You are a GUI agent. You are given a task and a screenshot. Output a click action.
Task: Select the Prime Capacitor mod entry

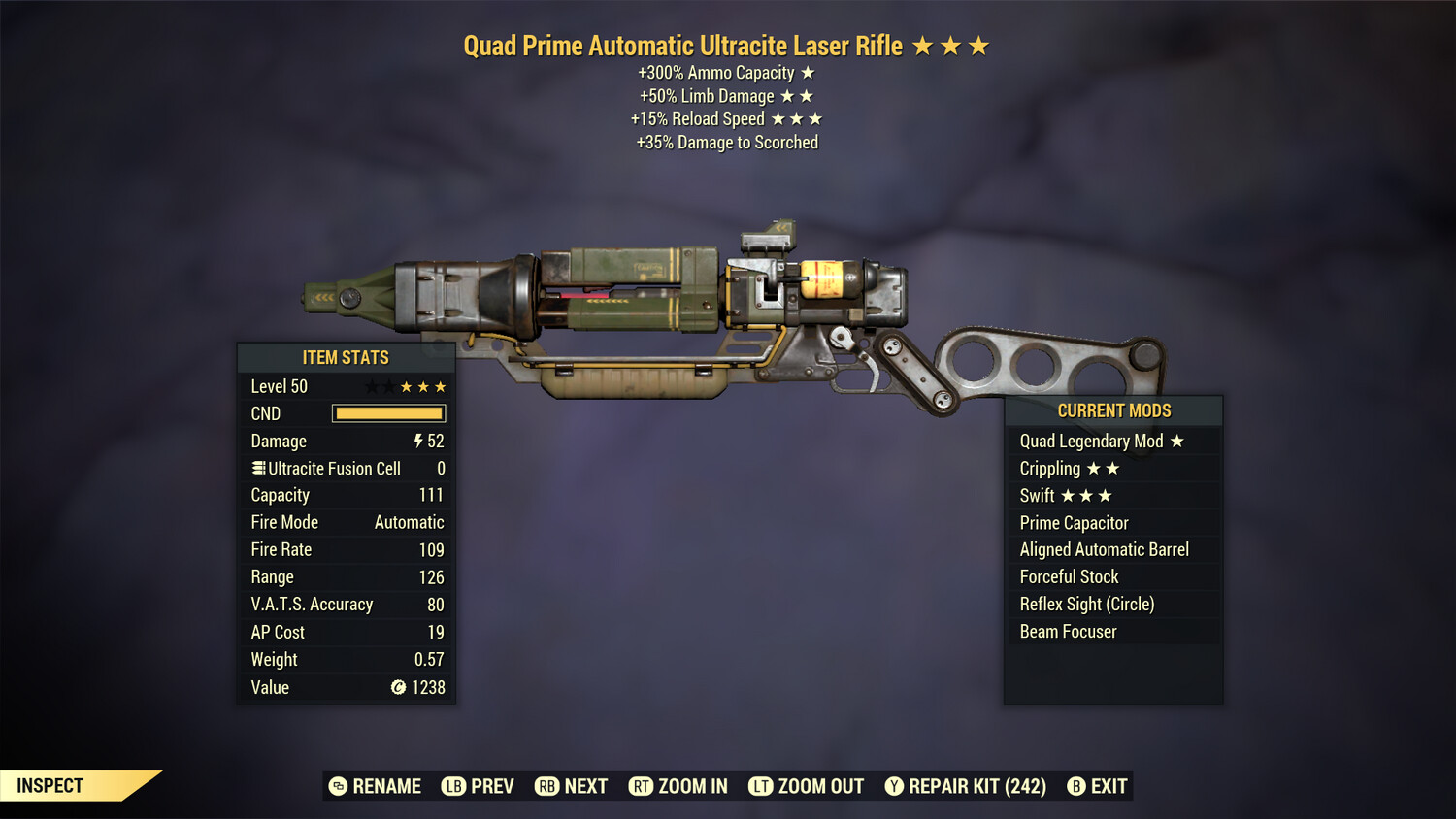1074,522
